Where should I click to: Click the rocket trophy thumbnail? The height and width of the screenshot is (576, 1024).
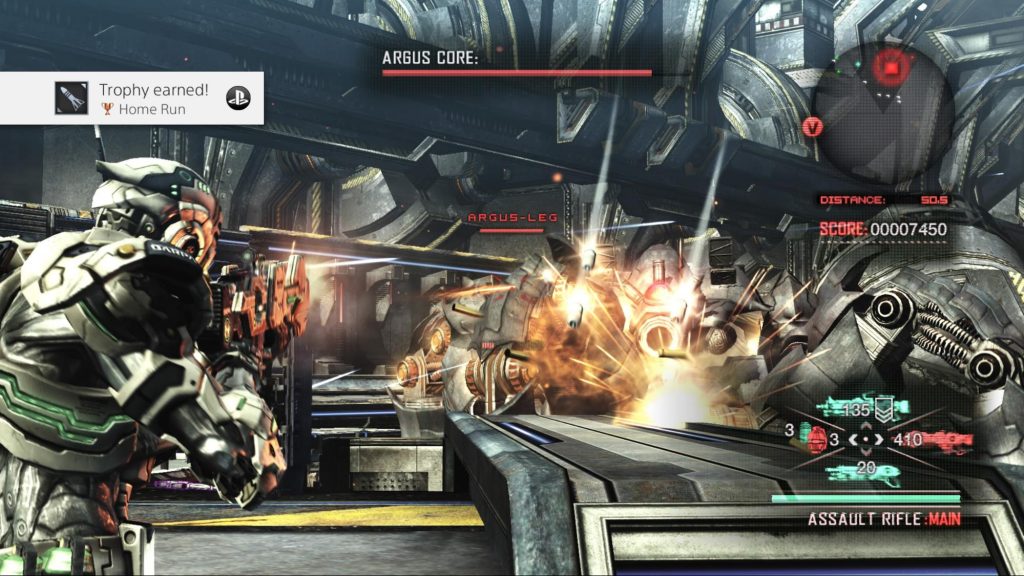pyautogui.click(x=71, y=98)
